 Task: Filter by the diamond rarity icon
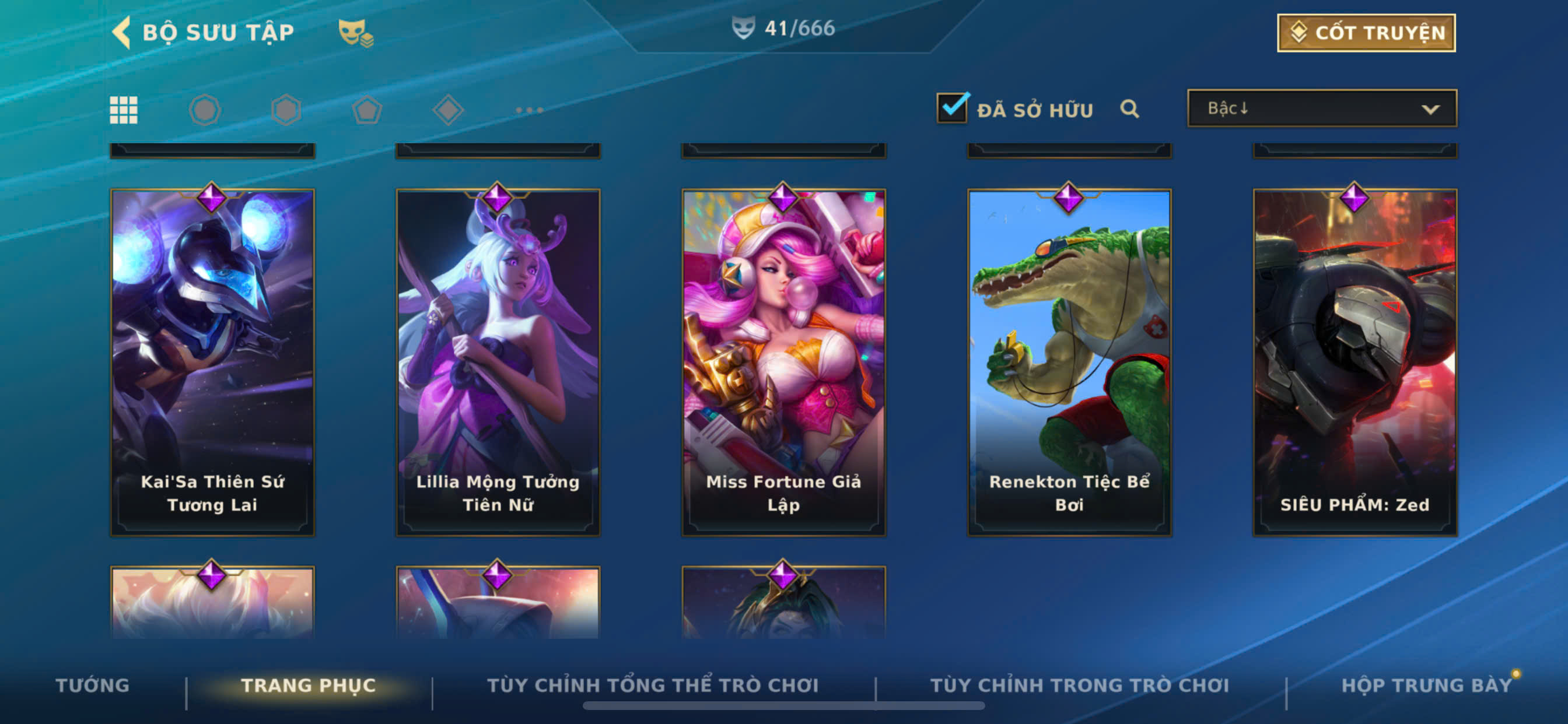(448, 110)
